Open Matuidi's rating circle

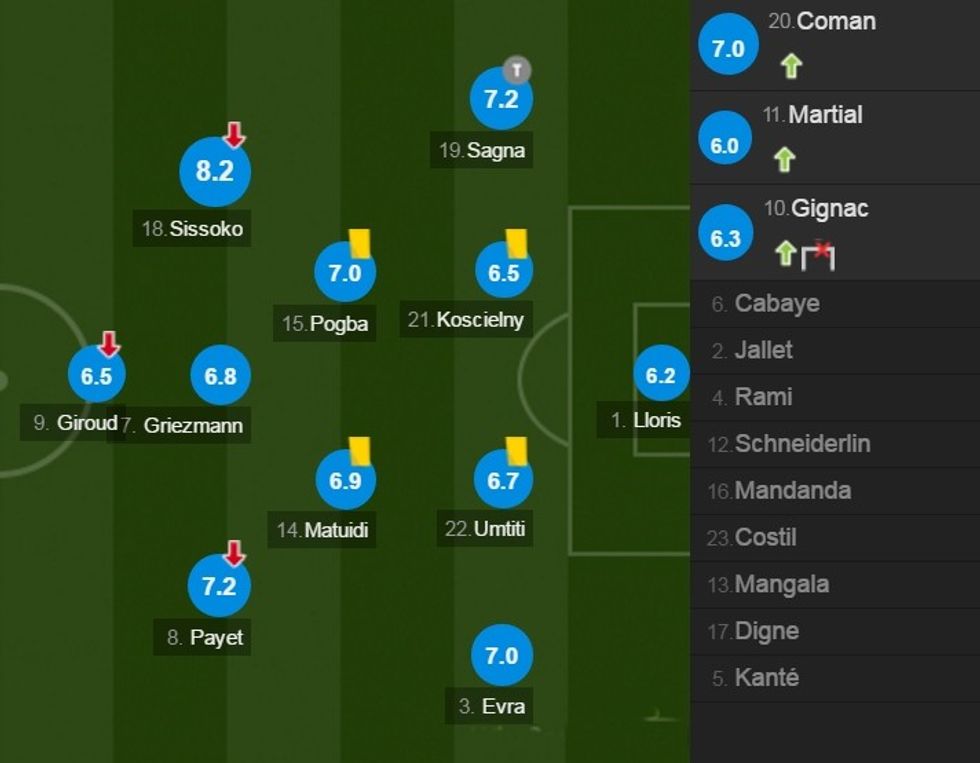tap(345, 481)
